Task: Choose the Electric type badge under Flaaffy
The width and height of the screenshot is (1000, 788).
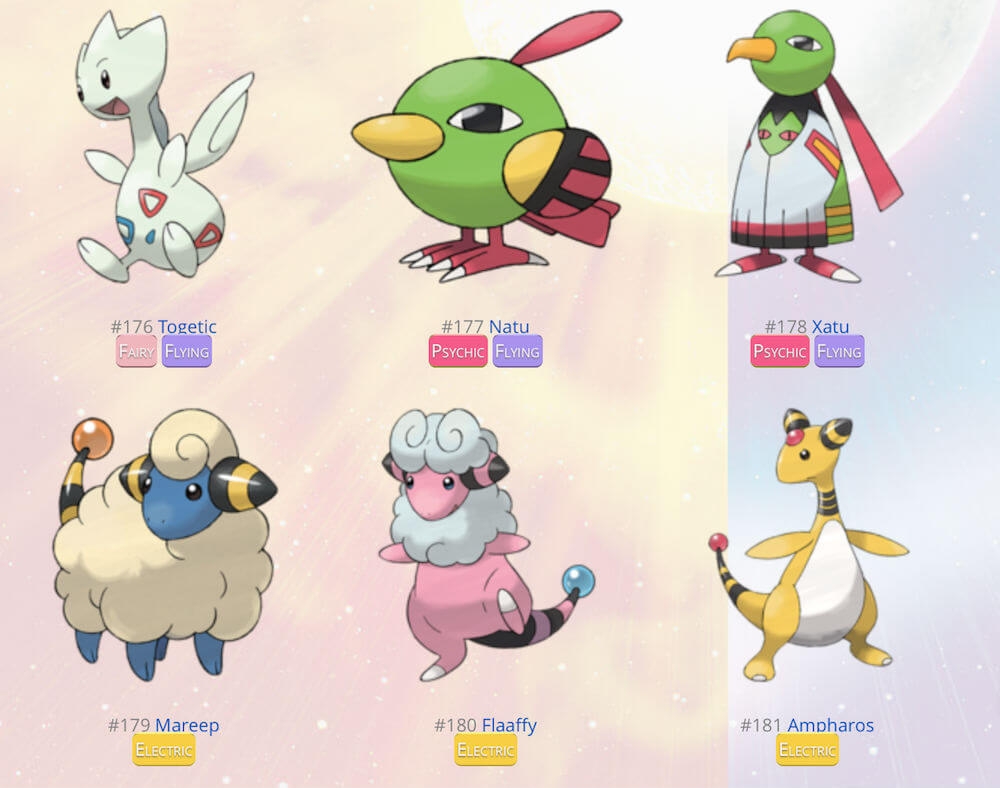Action: coord(486,750)
